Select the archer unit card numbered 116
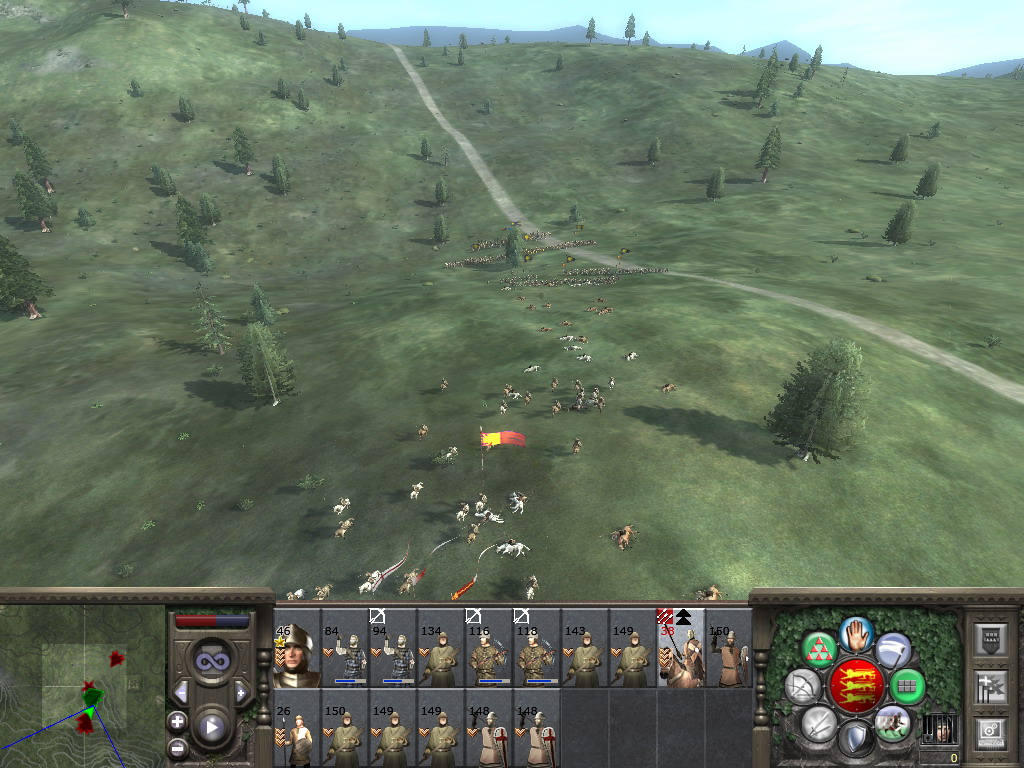 pyautogui.click(x=489, y=655)
